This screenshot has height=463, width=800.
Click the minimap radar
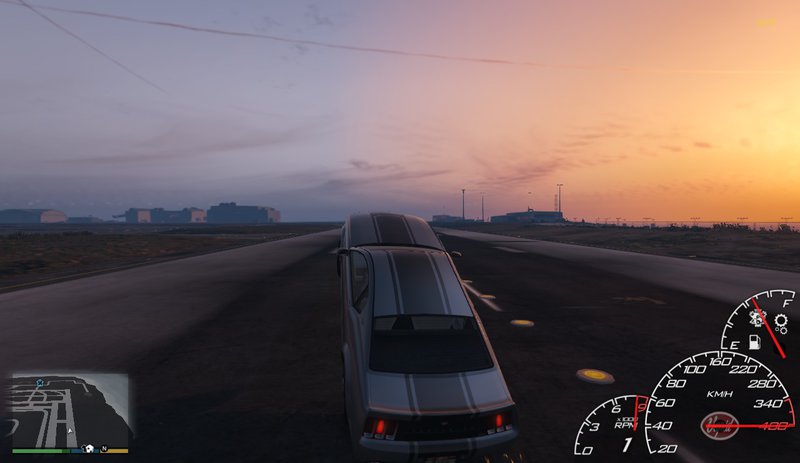(70, 410)
